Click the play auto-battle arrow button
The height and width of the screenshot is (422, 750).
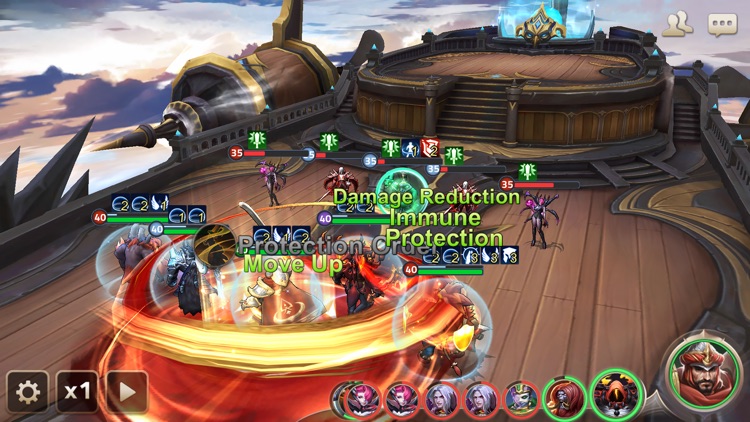(127, 392)
